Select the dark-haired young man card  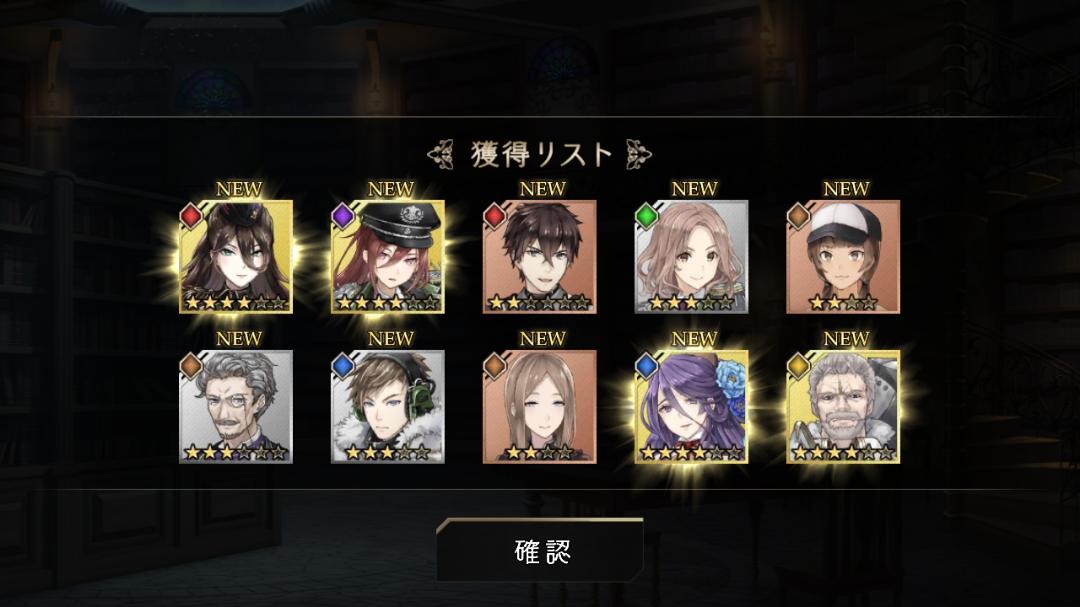pyautogui.click(x=540, y=257)
